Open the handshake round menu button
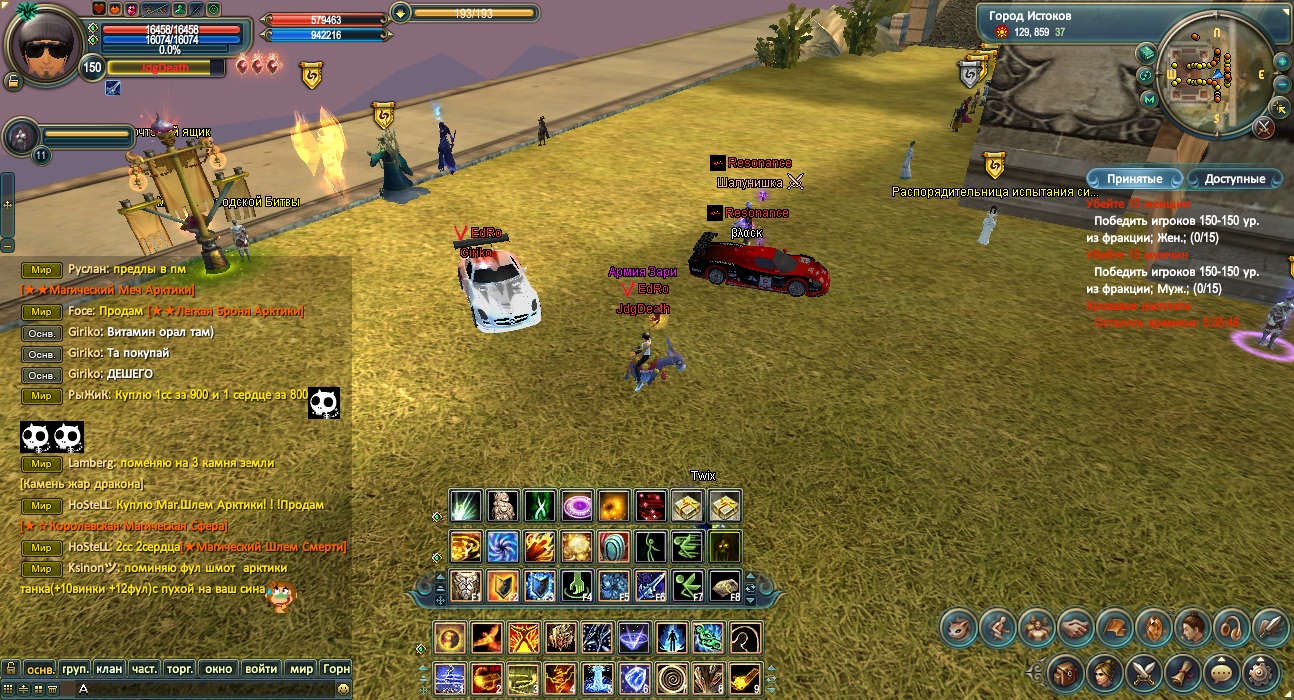Image resolution: width=1294 pixels, height=700 pixels. (1075, 627)
